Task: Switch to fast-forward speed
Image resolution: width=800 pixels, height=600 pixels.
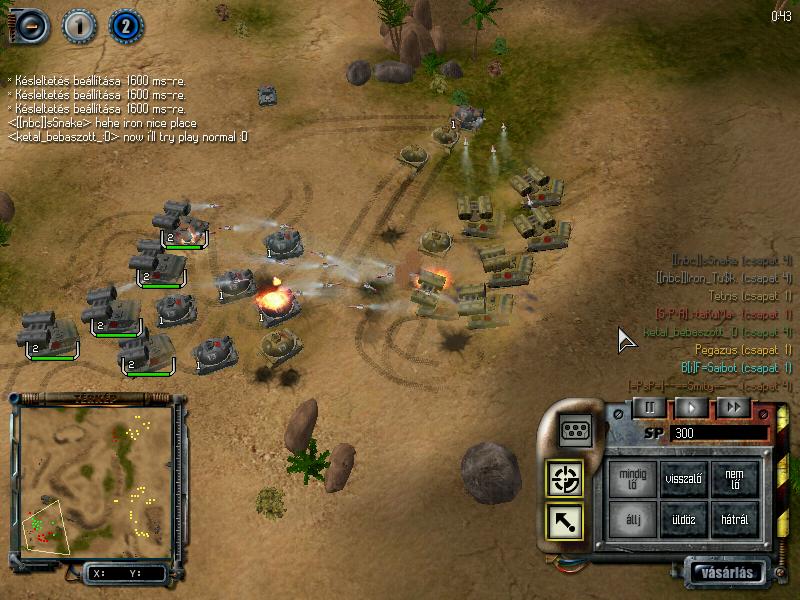Action: click(x=733, y=407)
